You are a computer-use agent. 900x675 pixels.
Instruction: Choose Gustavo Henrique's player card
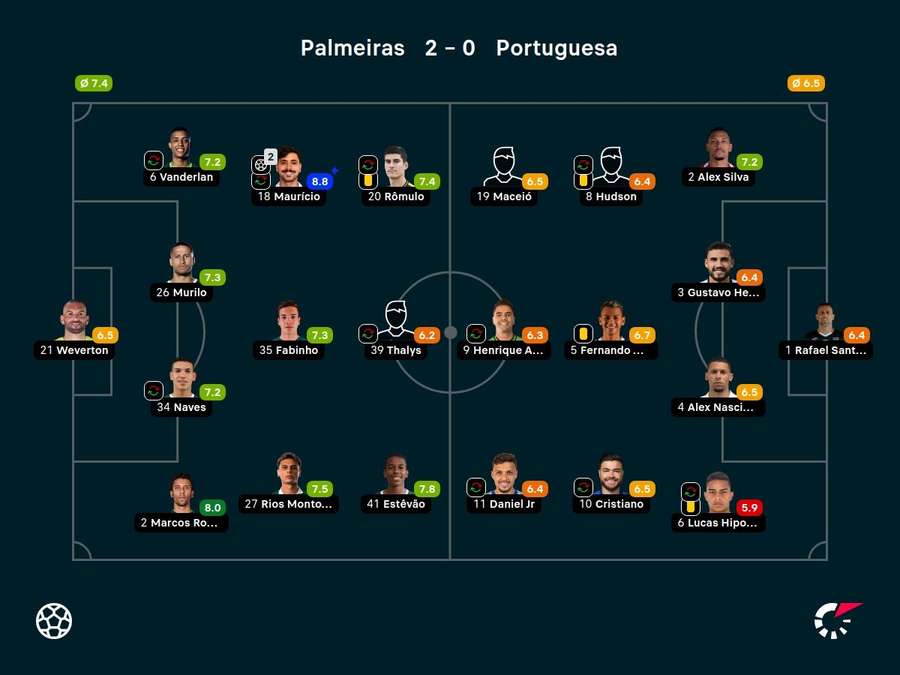coord(719,264)
